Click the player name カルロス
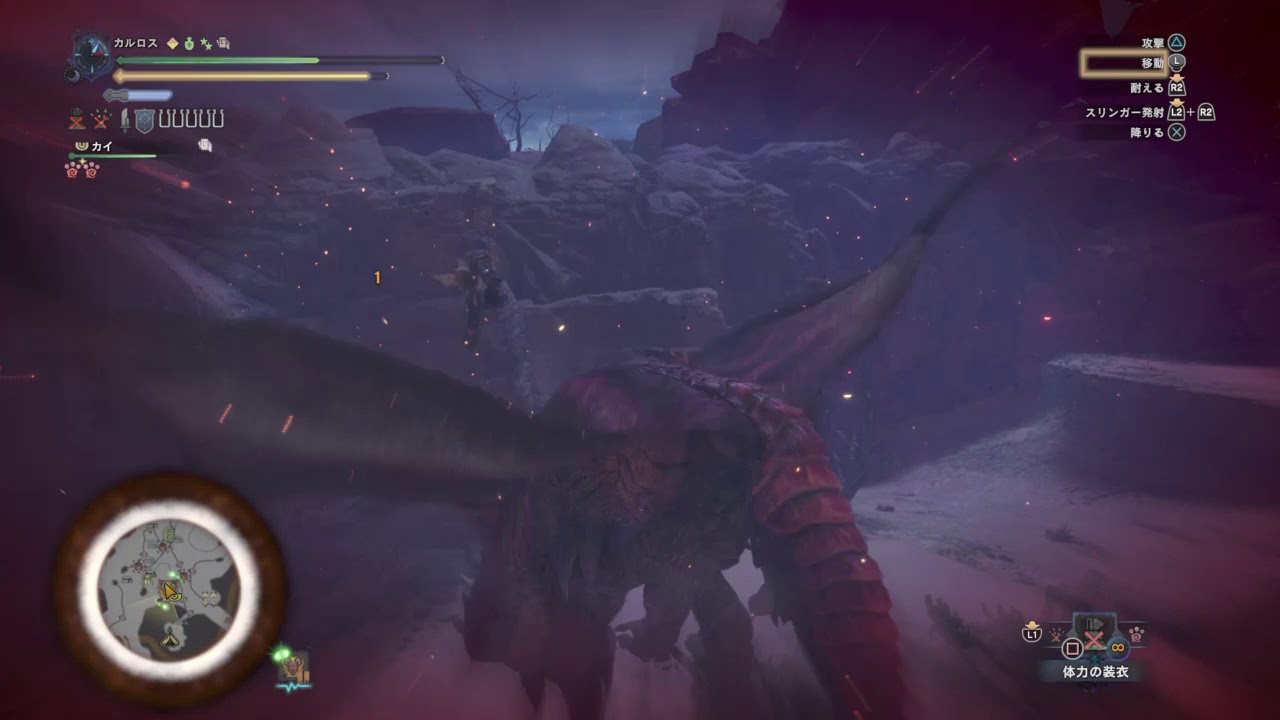 click(135, 43)
